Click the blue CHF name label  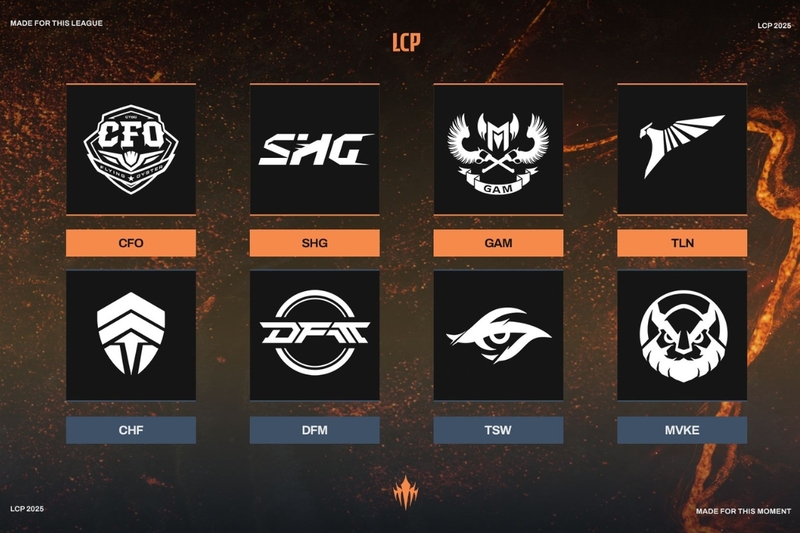[x=131, y=430]
